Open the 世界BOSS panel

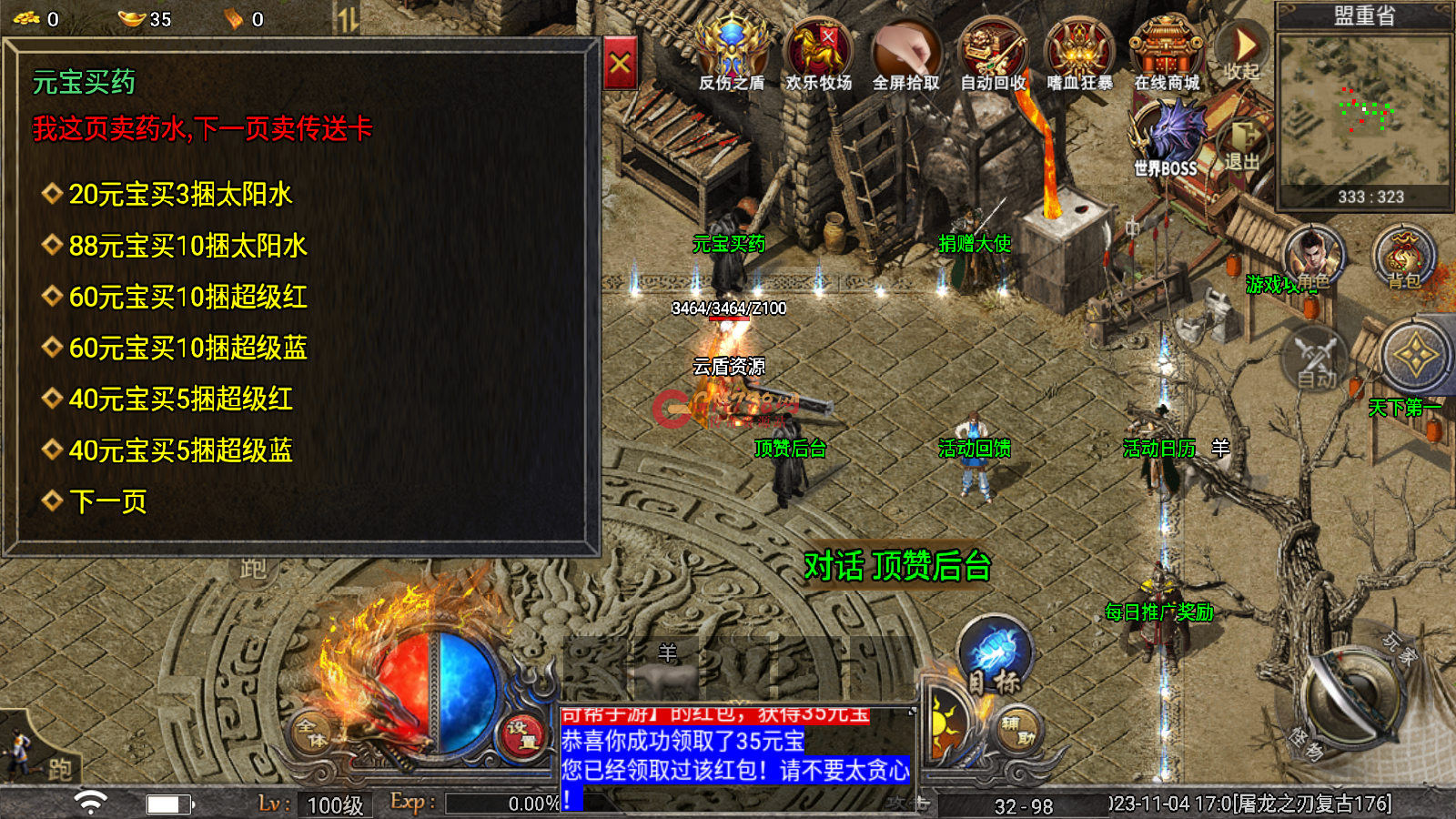(x=1167, y=138)
